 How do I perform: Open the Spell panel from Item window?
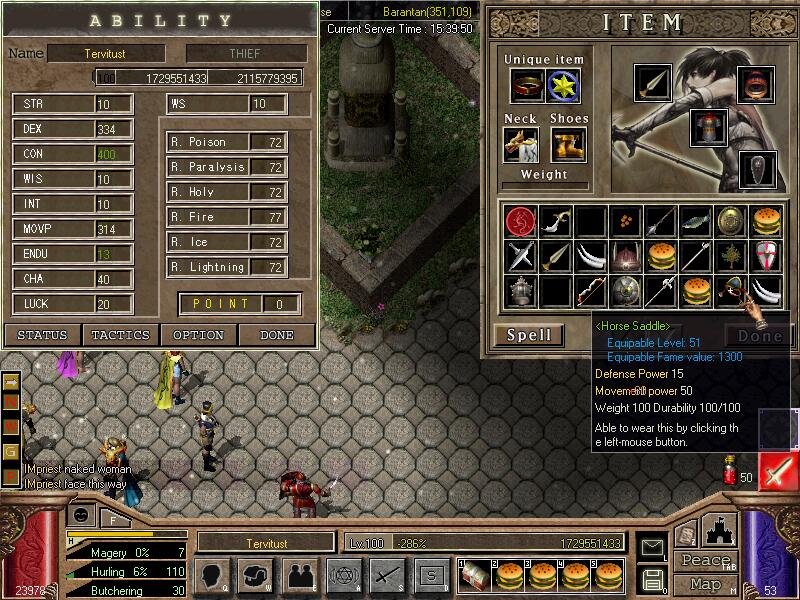tap(529, 336)
